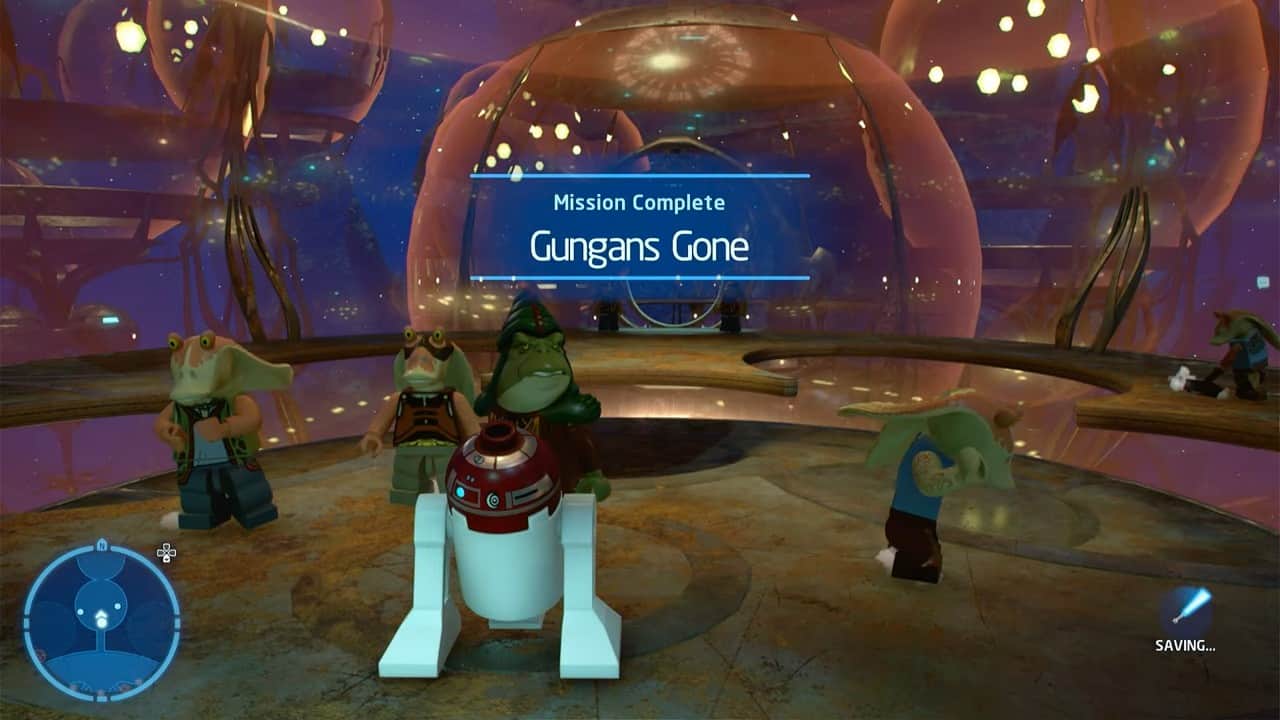This screenshot has height=720, width=1280.
Task: Expand the minimap circle
Action: pos(100,620)
